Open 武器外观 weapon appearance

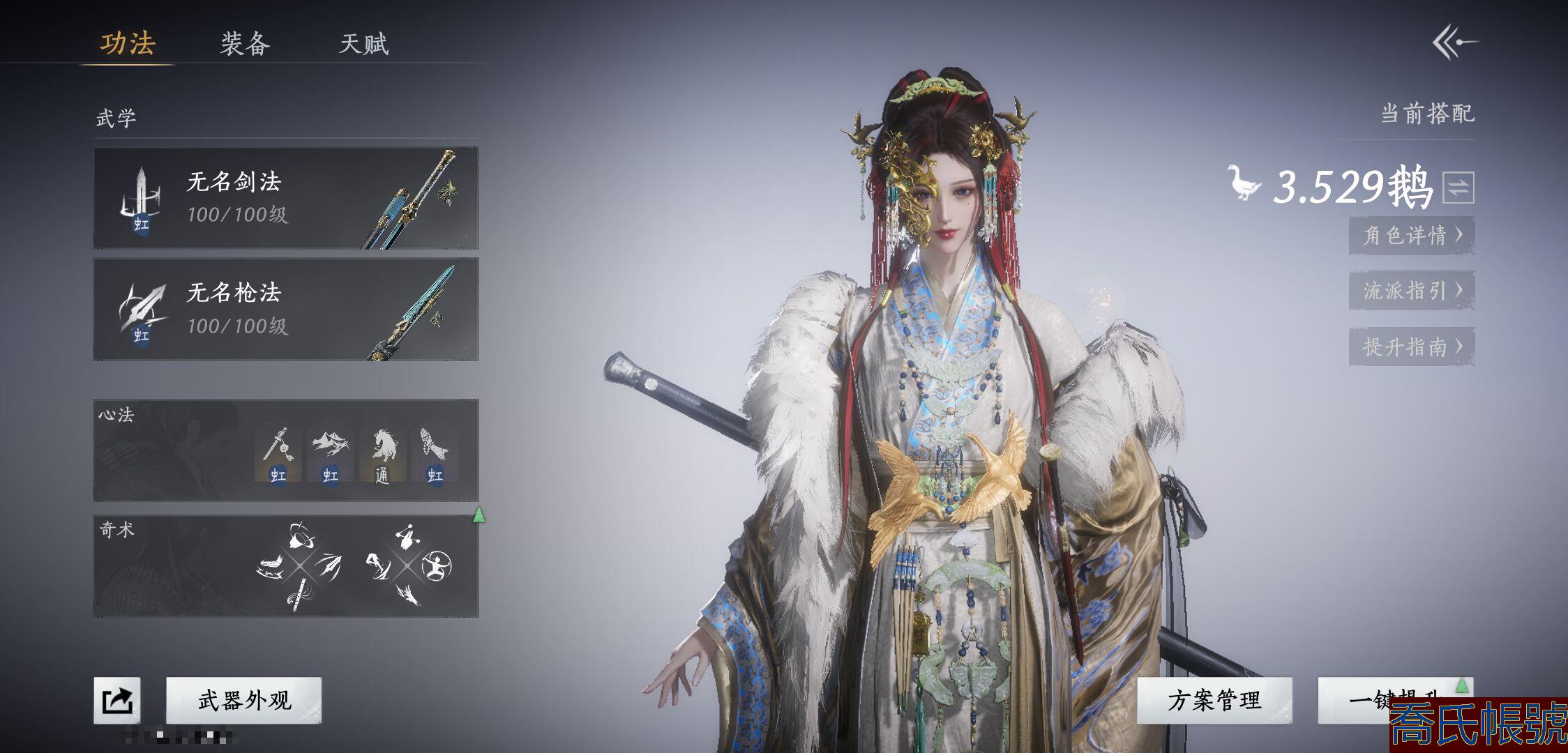[x=244, y=700]
